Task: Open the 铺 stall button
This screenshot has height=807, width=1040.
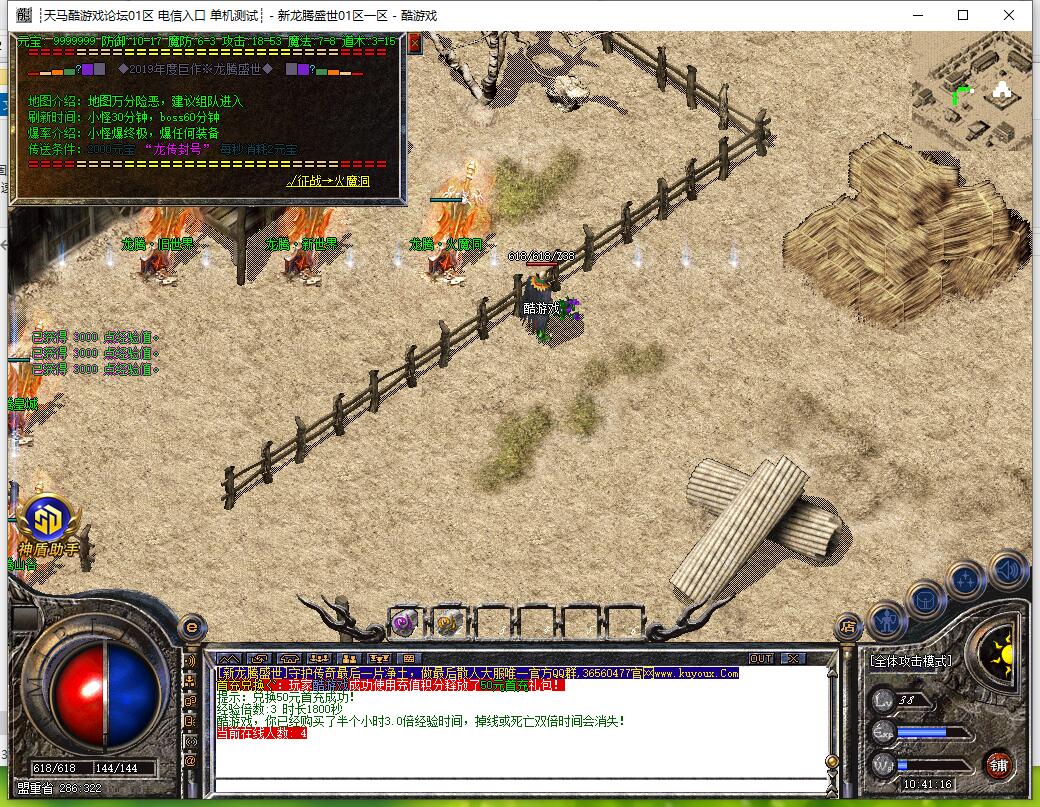Action: point(998,766)
